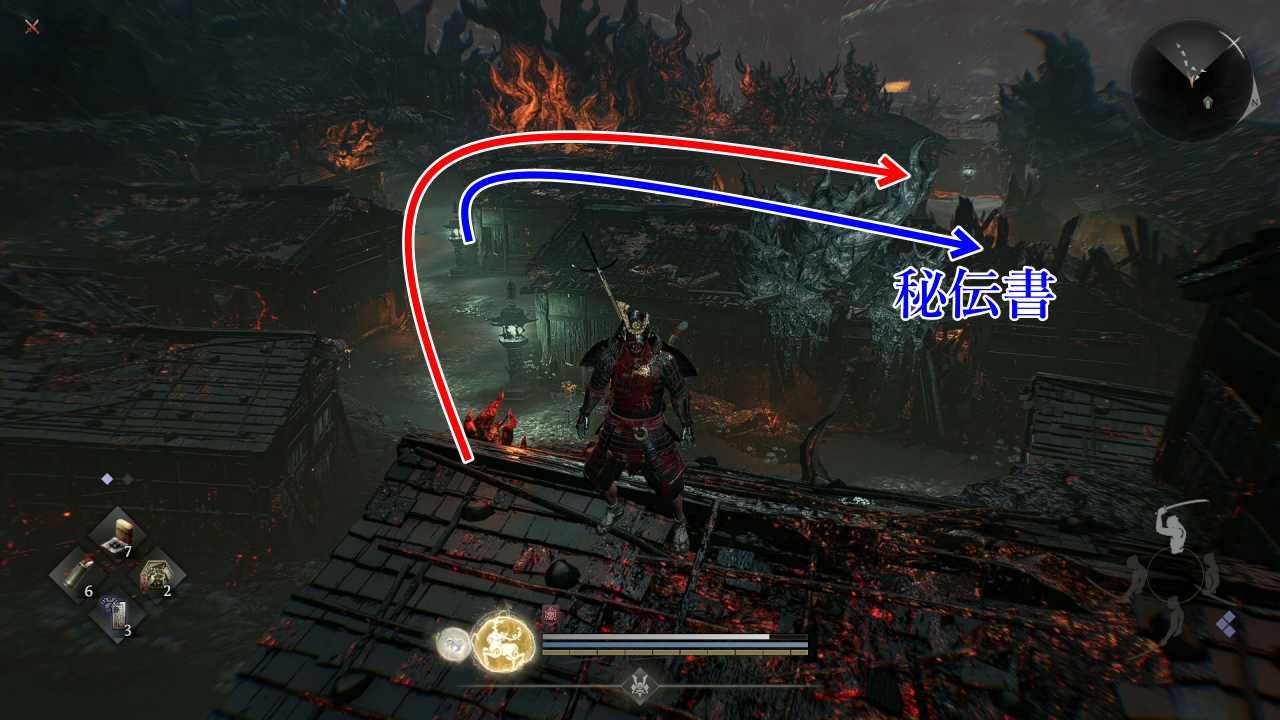Select the small white guardian spirit orb
Screen dimensions: 1280x720
point(453,643)
